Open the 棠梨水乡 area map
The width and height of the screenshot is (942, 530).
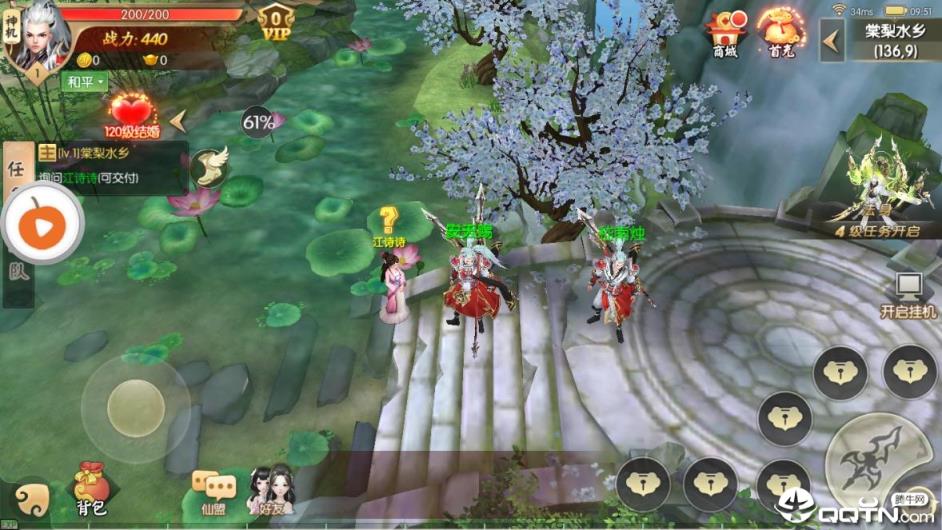click(x=888, y=39)
